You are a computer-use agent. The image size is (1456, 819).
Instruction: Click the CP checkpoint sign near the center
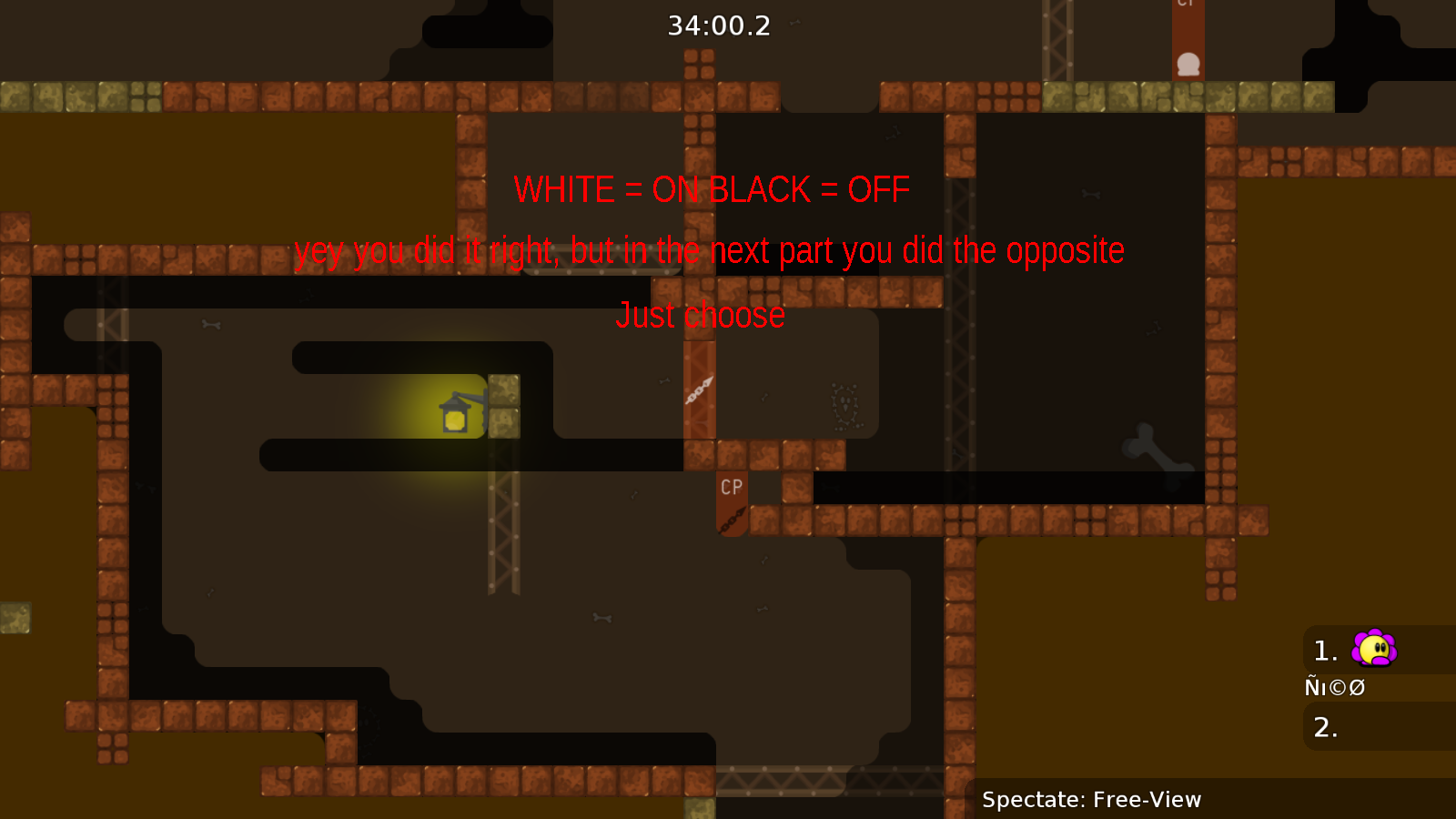[730, 488]
